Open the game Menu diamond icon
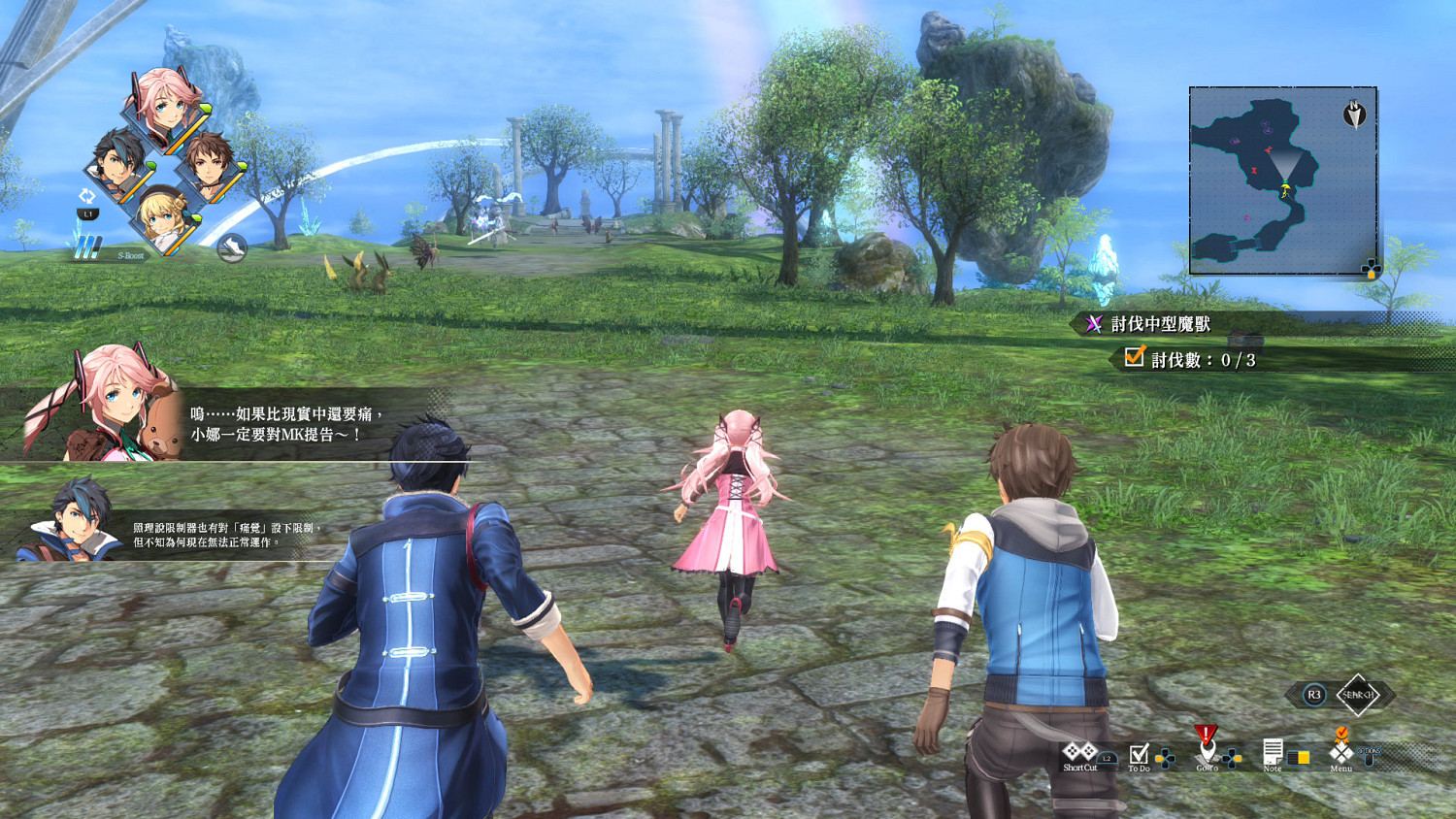 tap(1340, 753)
